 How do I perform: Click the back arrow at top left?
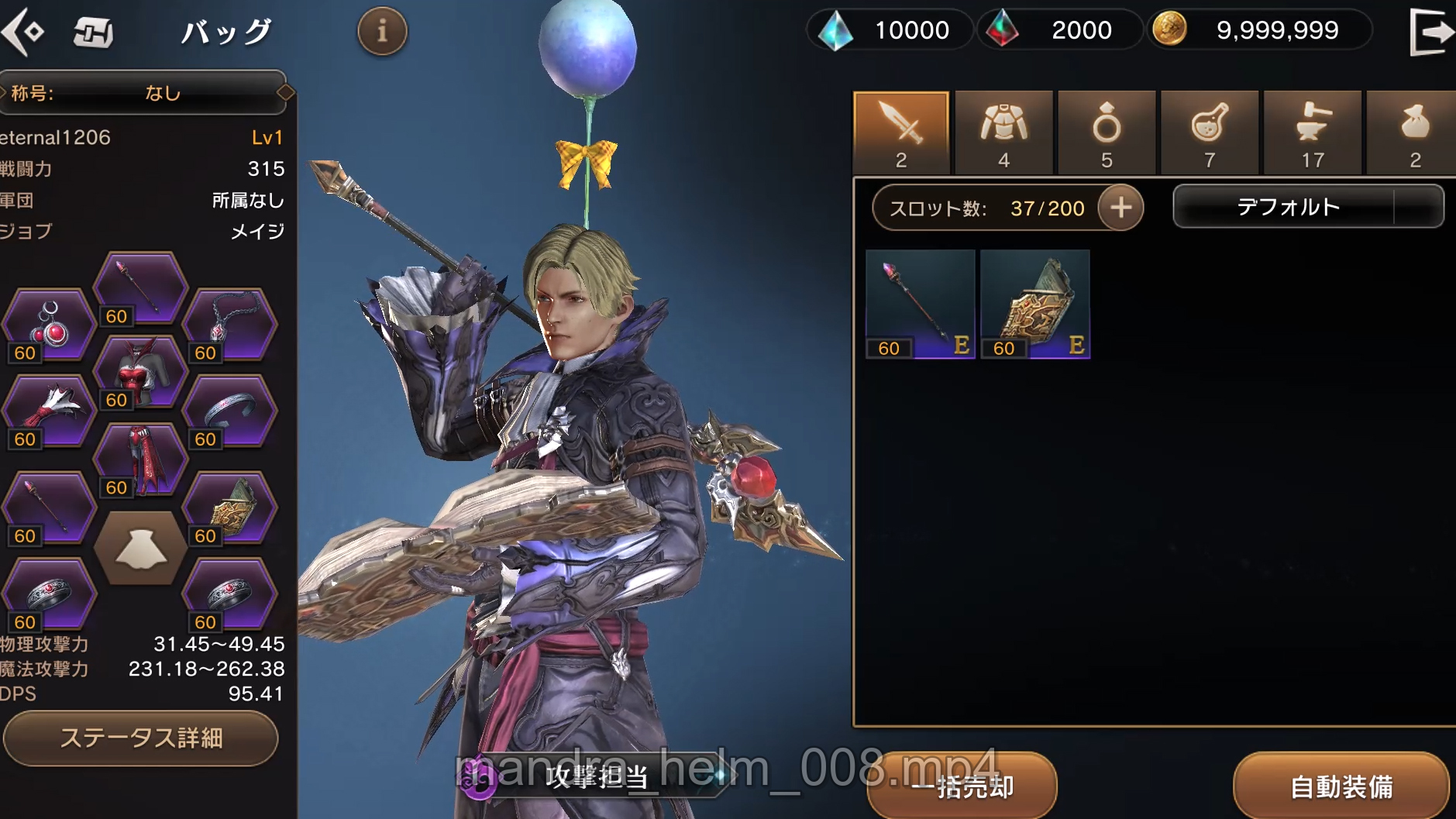coord(26,31)
